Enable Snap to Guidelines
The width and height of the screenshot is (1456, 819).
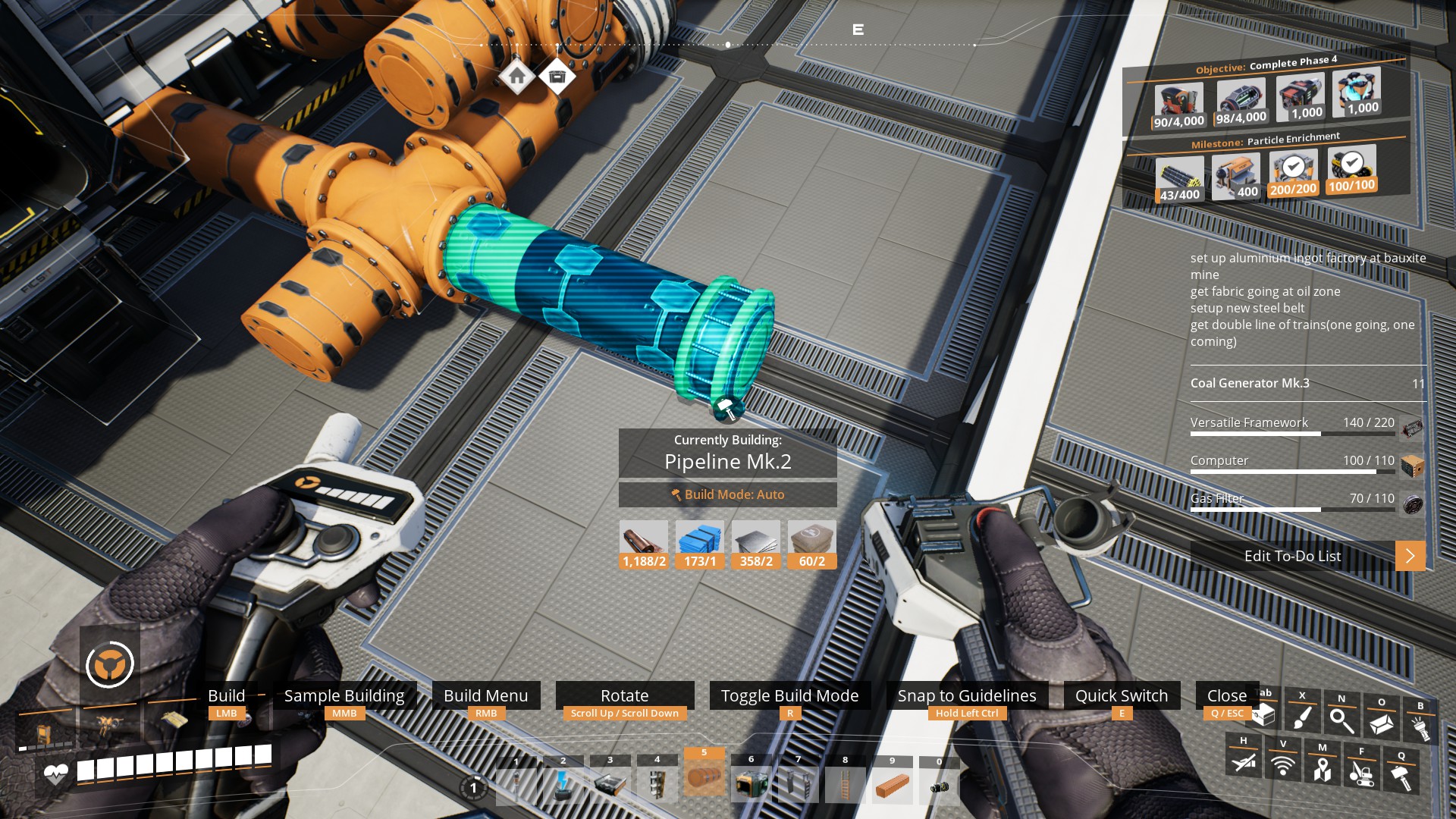(x=967, y=695)
